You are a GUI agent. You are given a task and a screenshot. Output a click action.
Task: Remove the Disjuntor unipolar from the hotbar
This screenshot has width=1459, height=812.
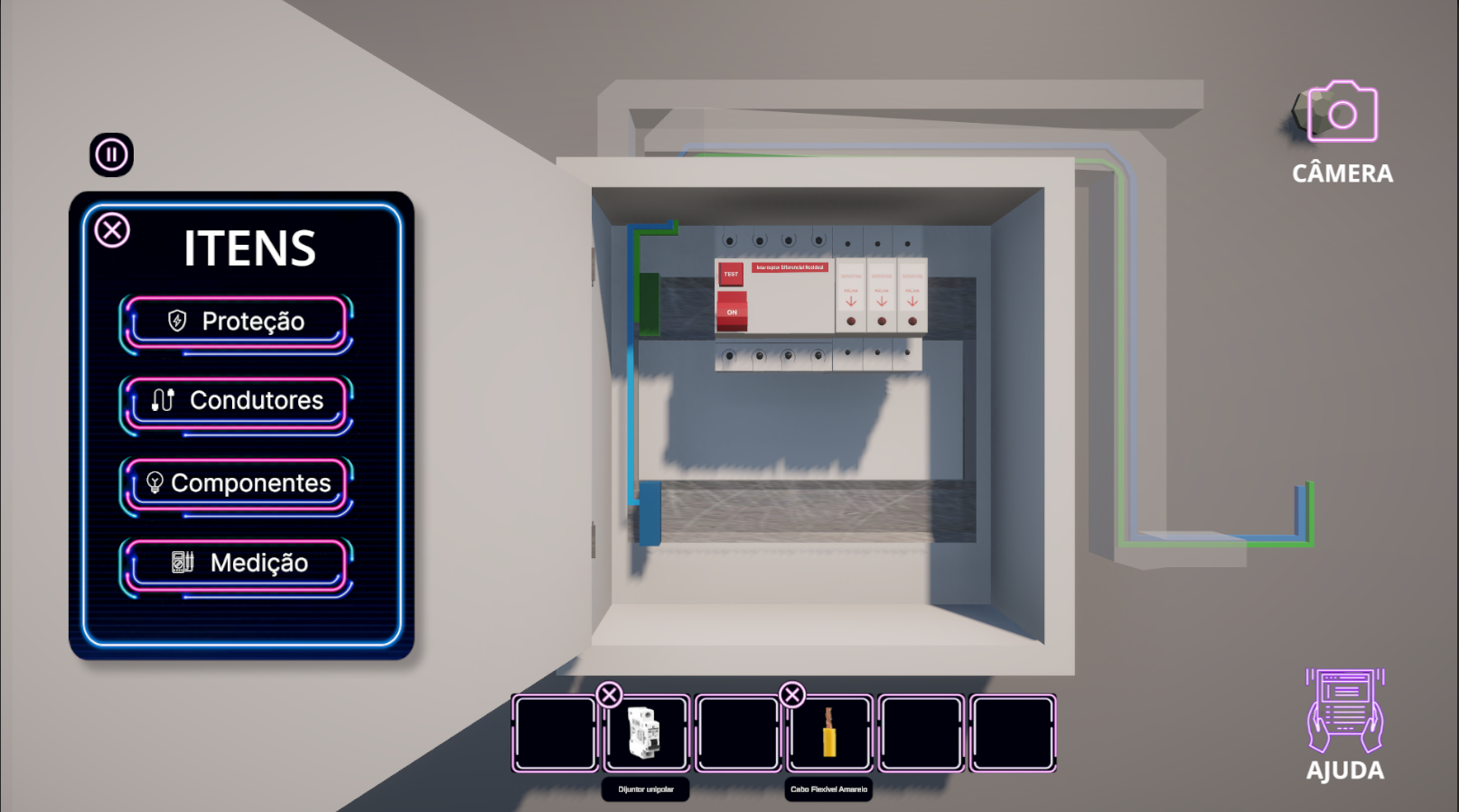click(610, 695)
